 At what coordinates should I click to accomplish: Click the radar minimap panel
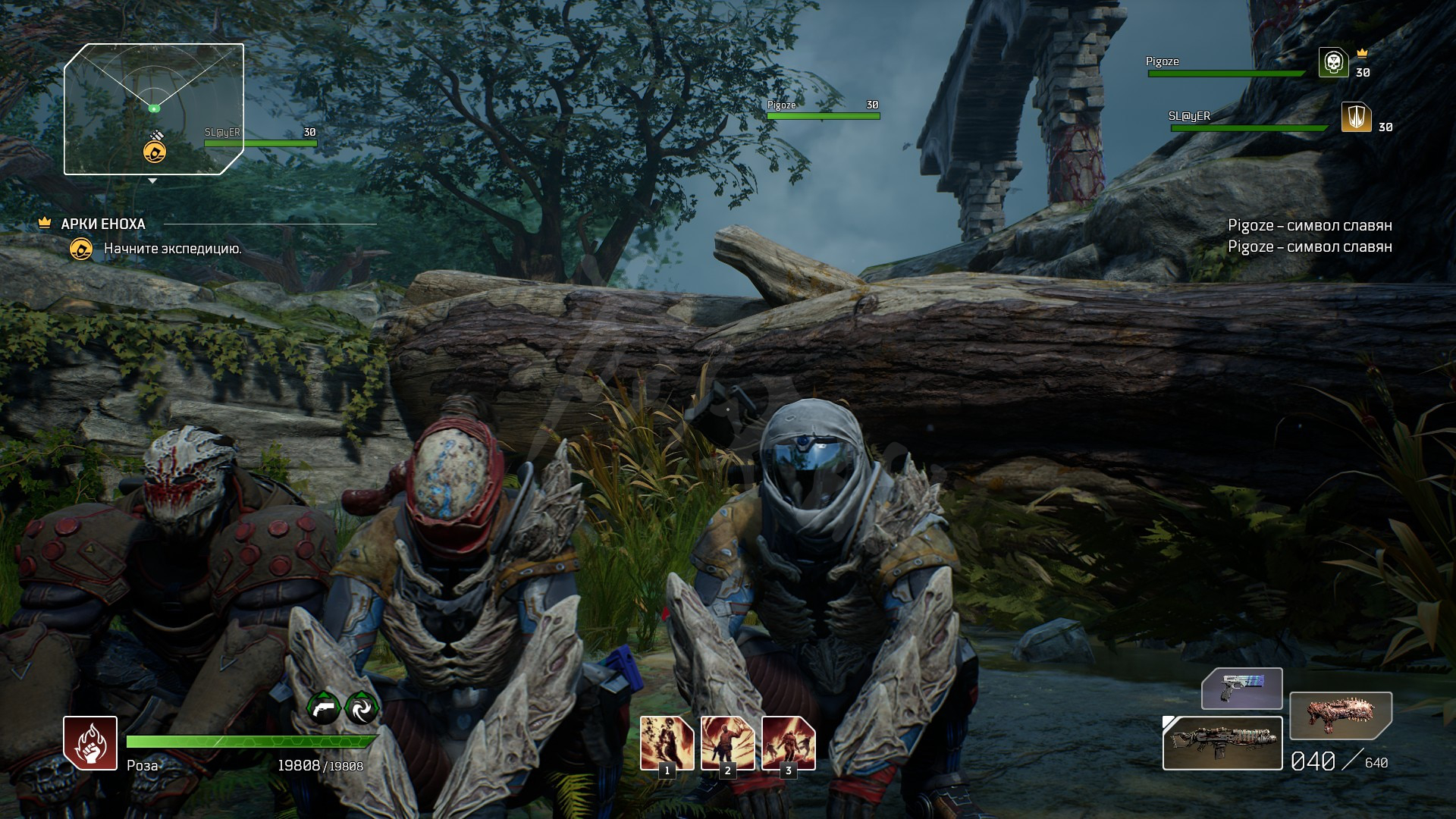point(154,108)
